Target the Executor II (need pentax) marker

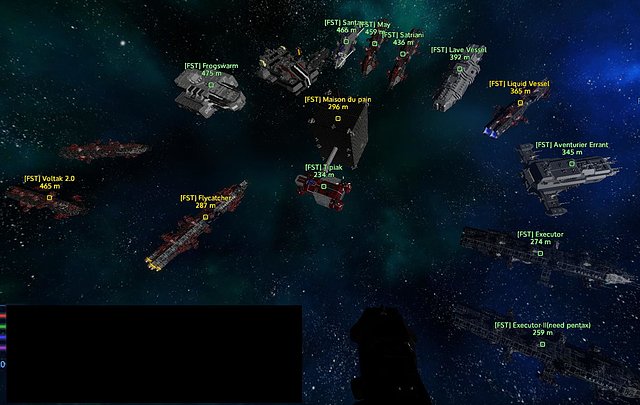[543, 344]
